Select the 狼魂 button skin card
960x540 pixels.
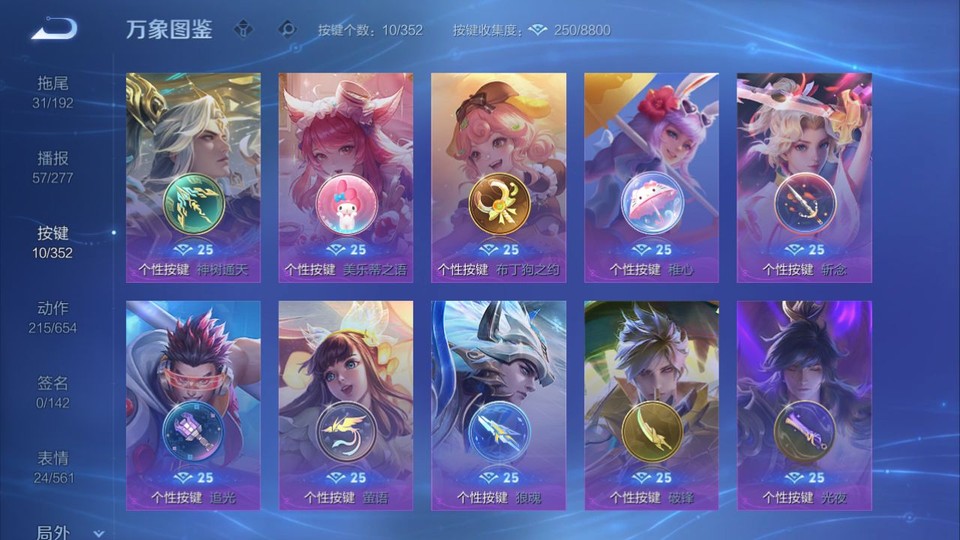tap(498, 405)
